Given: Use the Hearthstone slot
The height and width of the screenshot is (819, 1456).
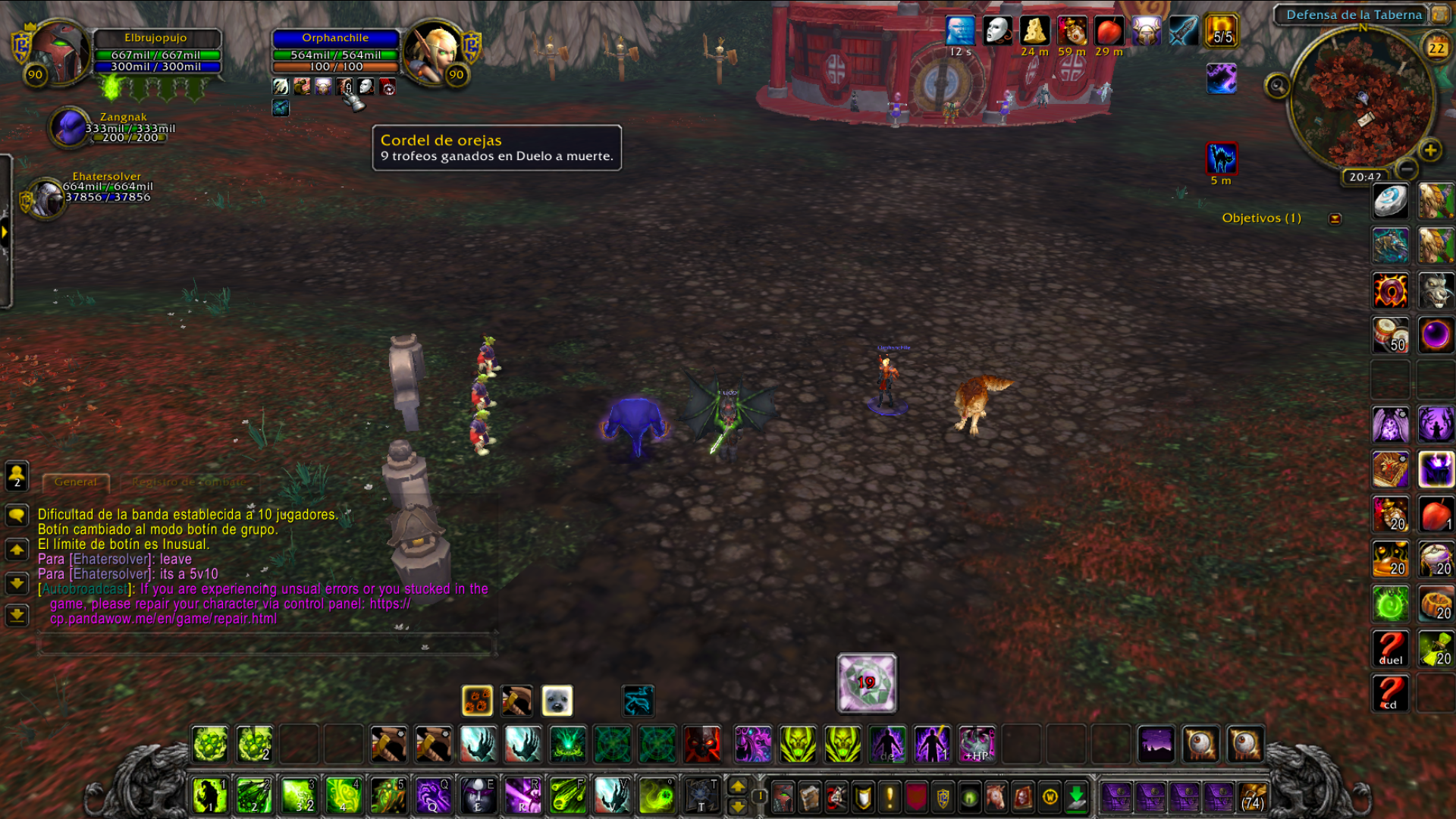Looking at the screenshot, I should coord(1389,200).
